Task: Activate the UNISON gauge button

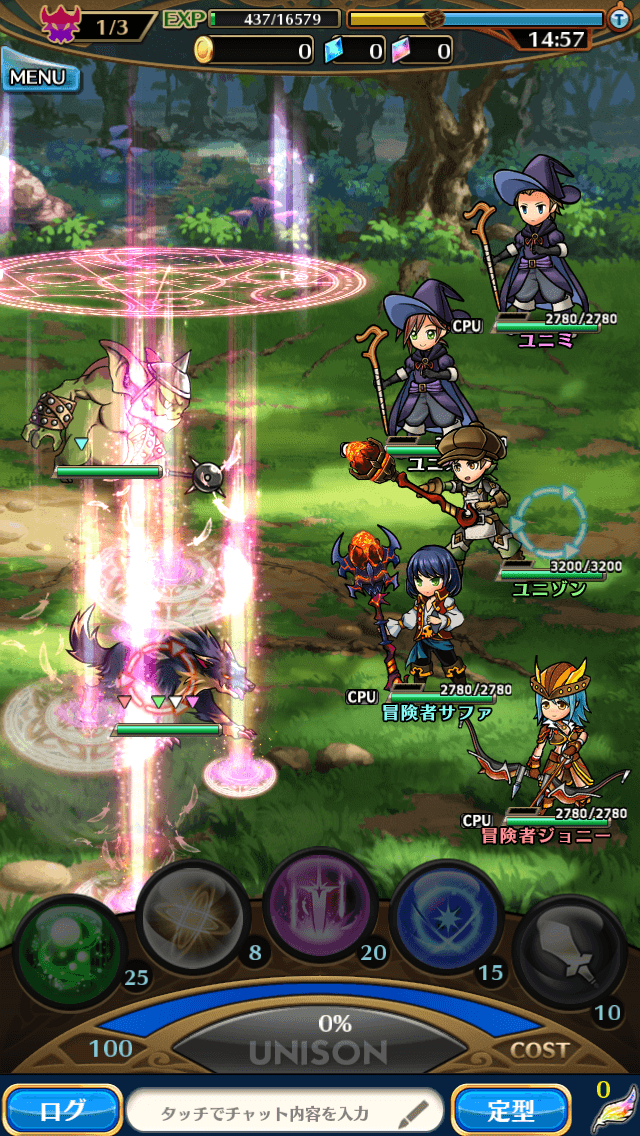Action: [320, 1040]
